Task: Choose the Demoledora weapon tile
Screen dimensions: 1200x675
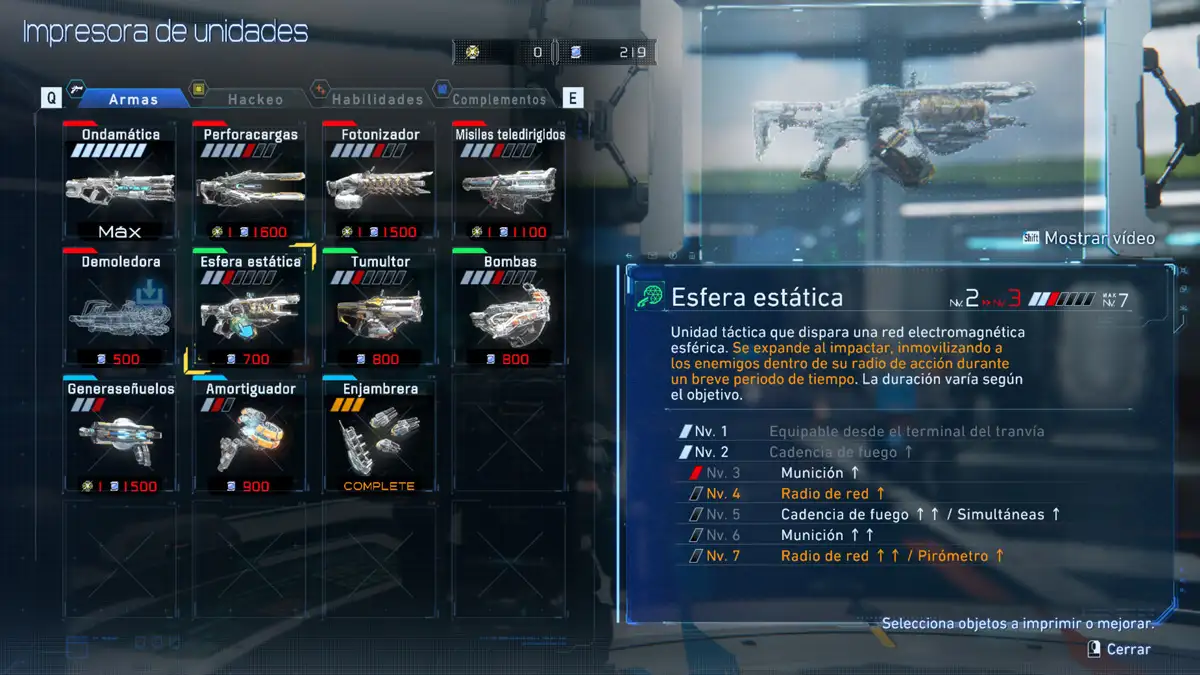Action: 120,309
